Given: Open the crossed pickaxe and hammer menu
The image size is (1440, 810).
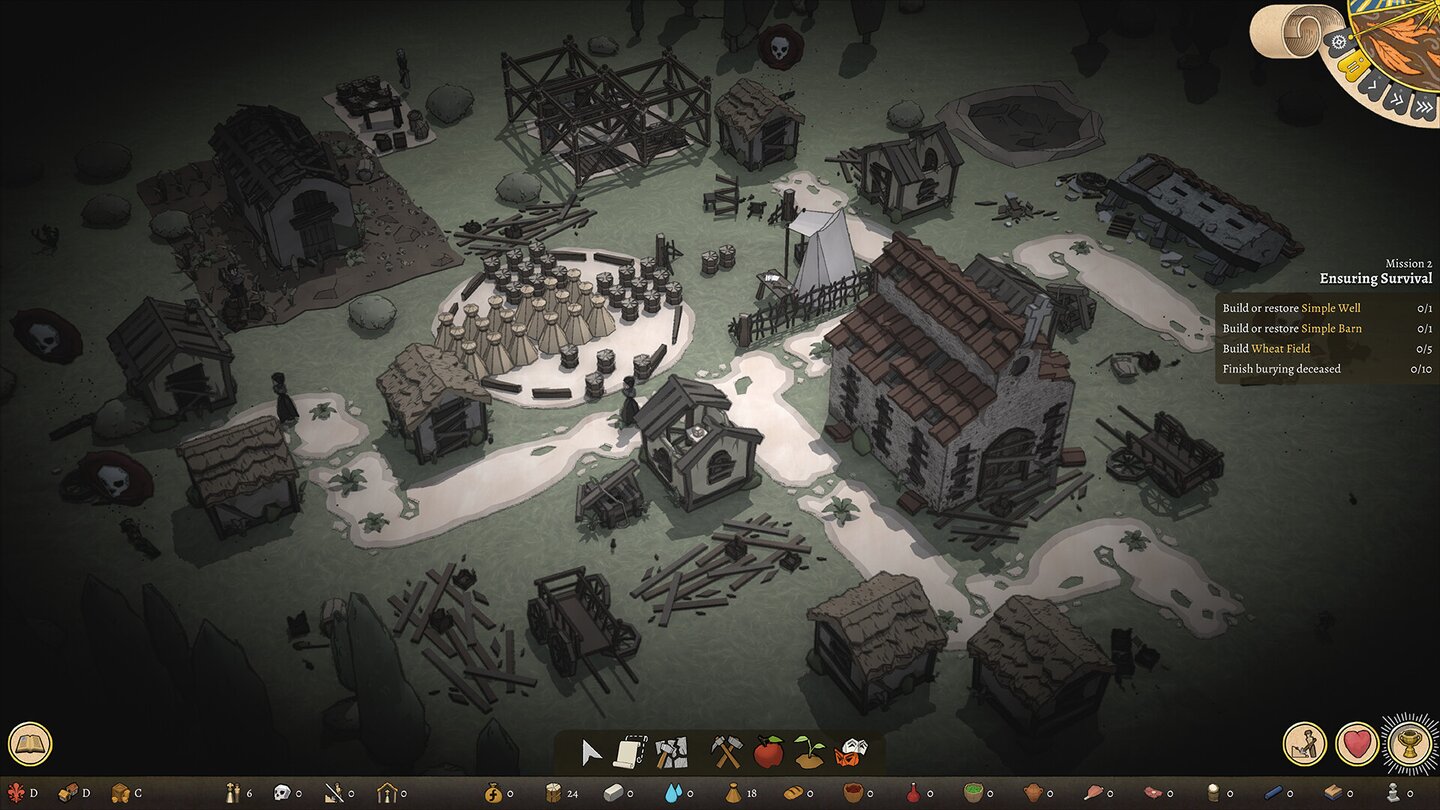Looking at the screenshot, I should [726, 752].
